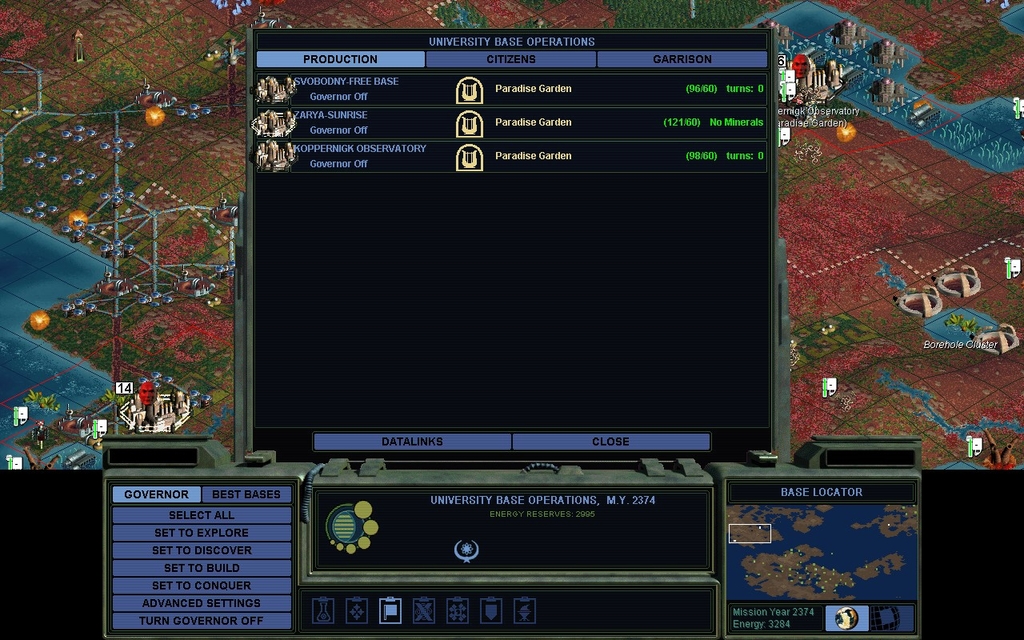This screenshot has width=1024, height=640.
Task: Set governor to Conquer
Action: coord(201,585)
